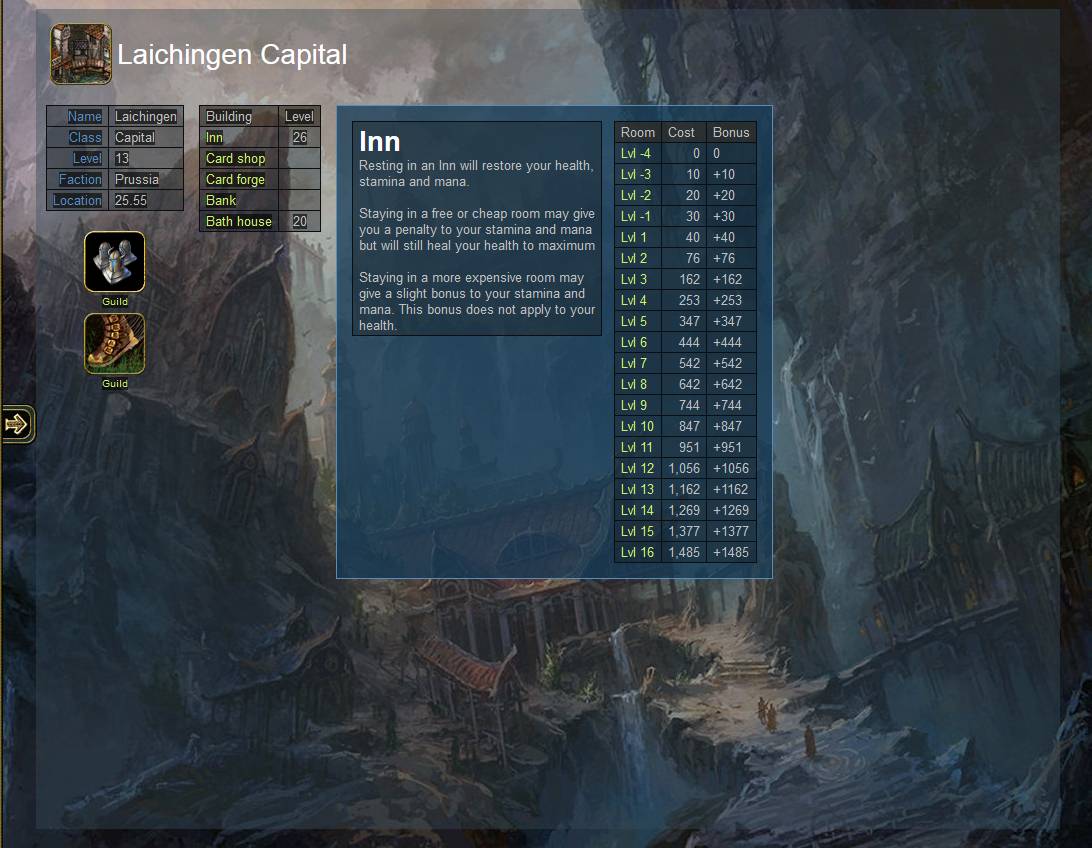Viewport: 1092px width, 848px height.
Task: Open the leather boot Guild icon
Action: (114, 344)
